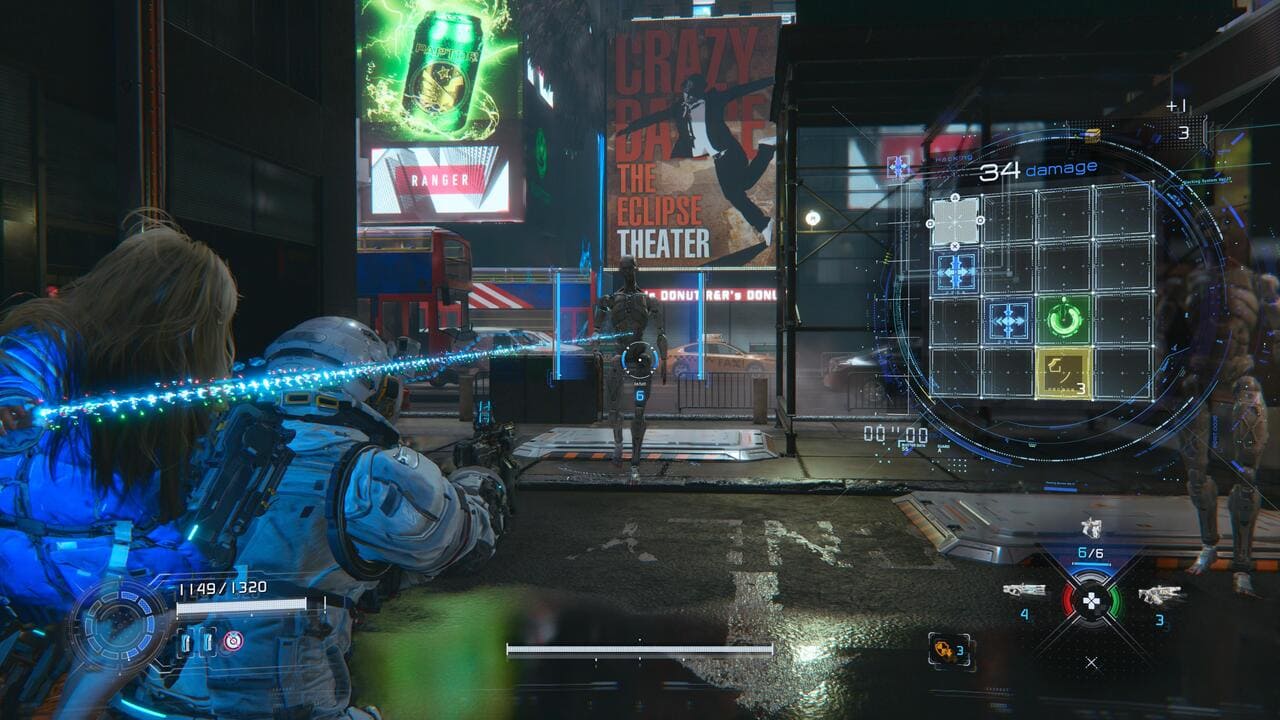Click the circular gauge beside the health bar
This screenshot has height=720, width=1280.
pos(120,625)
